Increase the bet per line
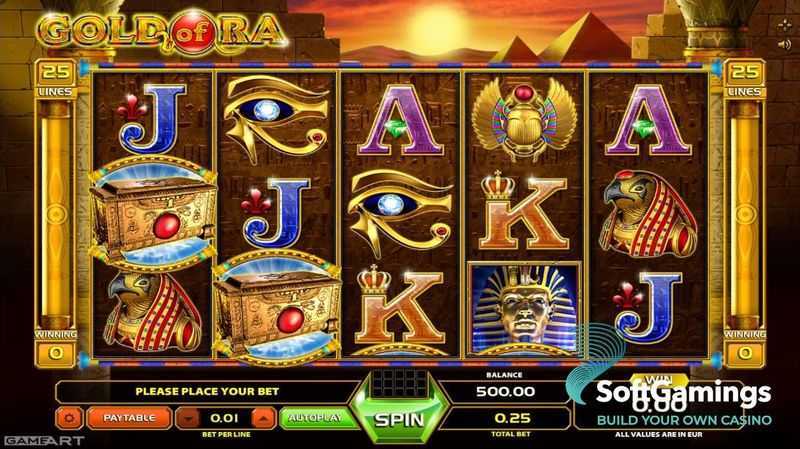Image resolution: width=800 pixels, height=449 pixels. point(263,416)
